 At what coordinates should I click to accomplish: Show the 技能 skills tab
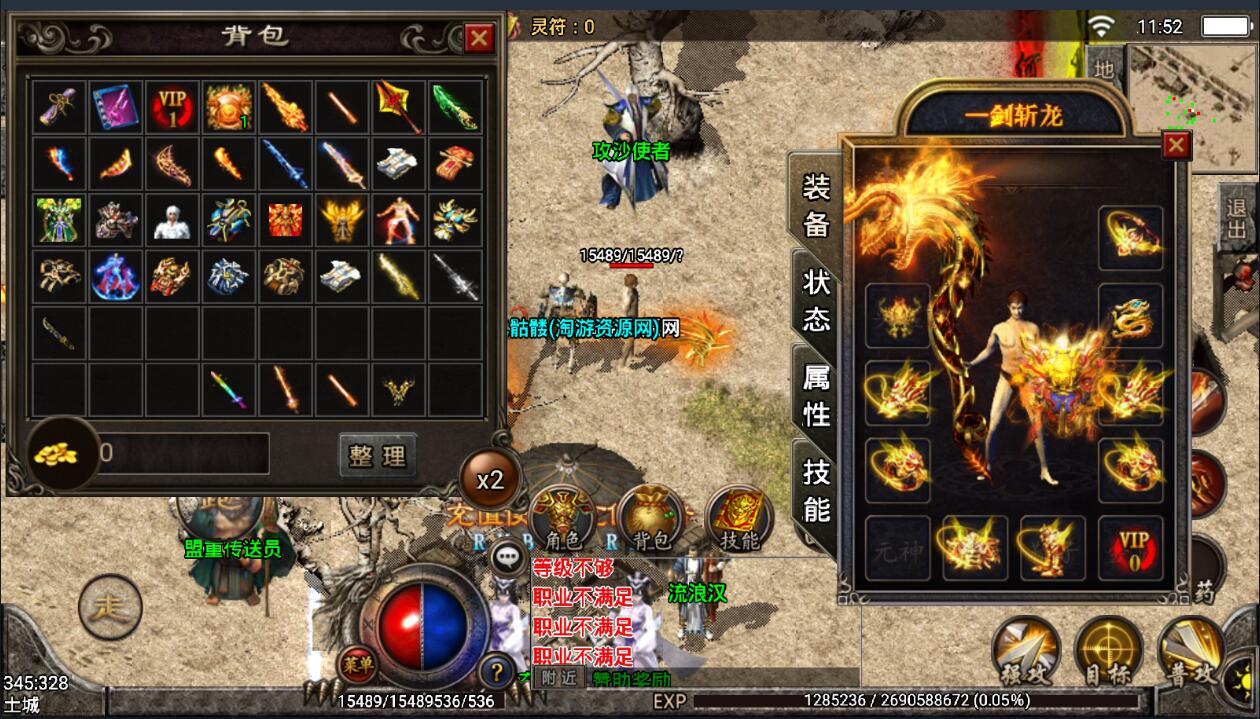(x=817, y=490)
